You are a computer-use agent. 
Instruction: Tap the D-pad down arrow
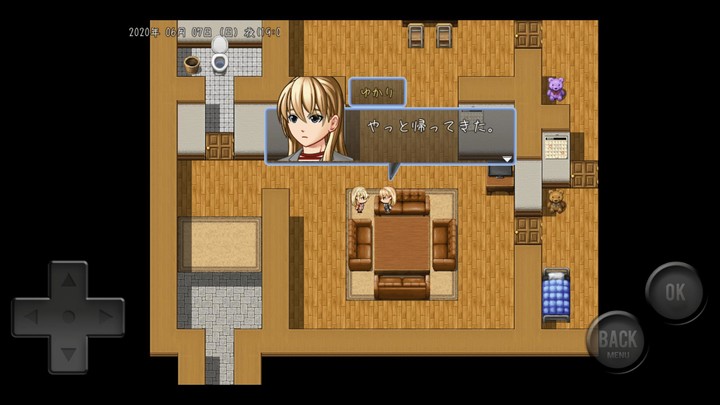tap(68, 352)
